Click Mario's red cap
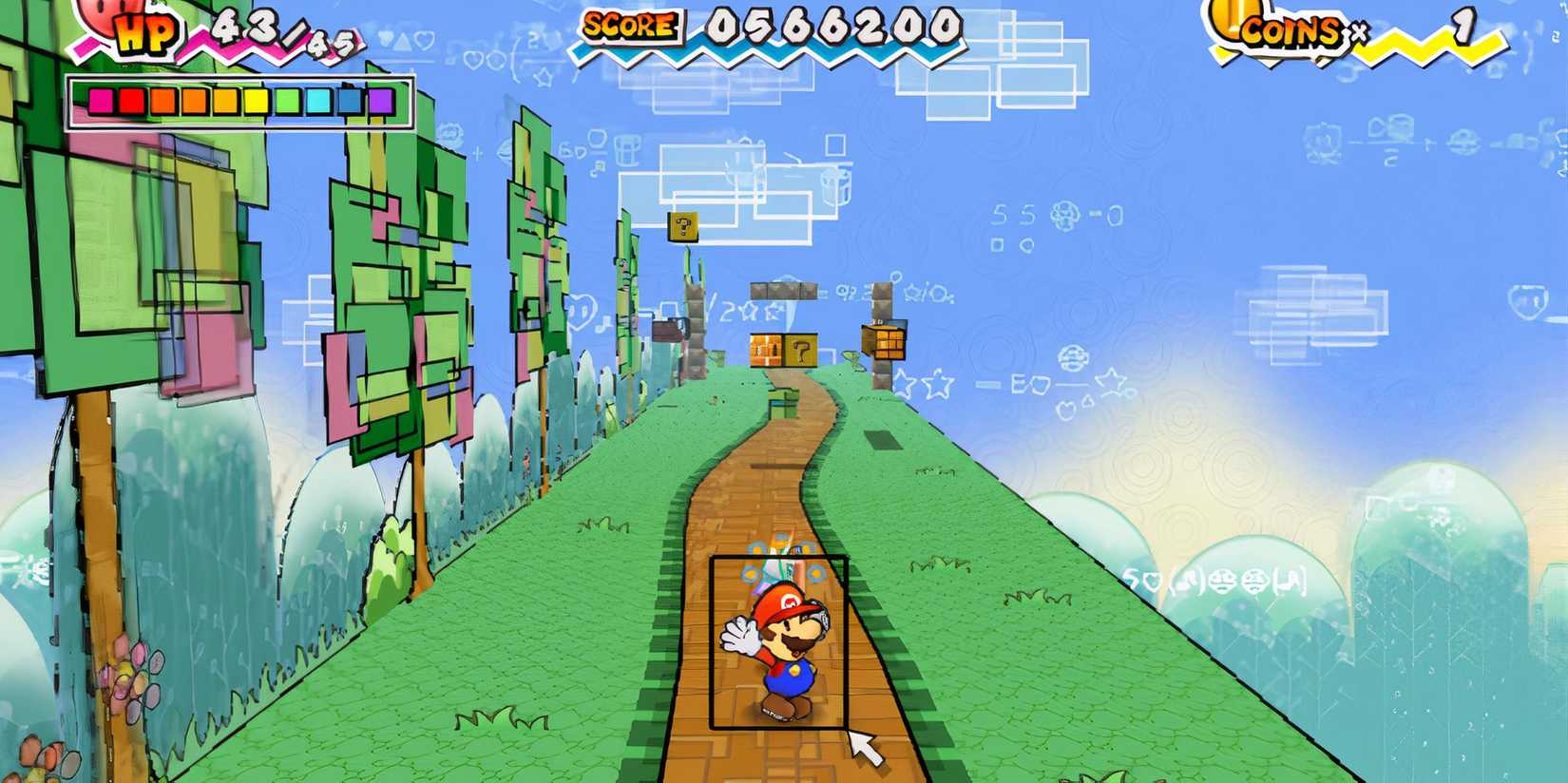1568x783 pixels. [788, 602]
